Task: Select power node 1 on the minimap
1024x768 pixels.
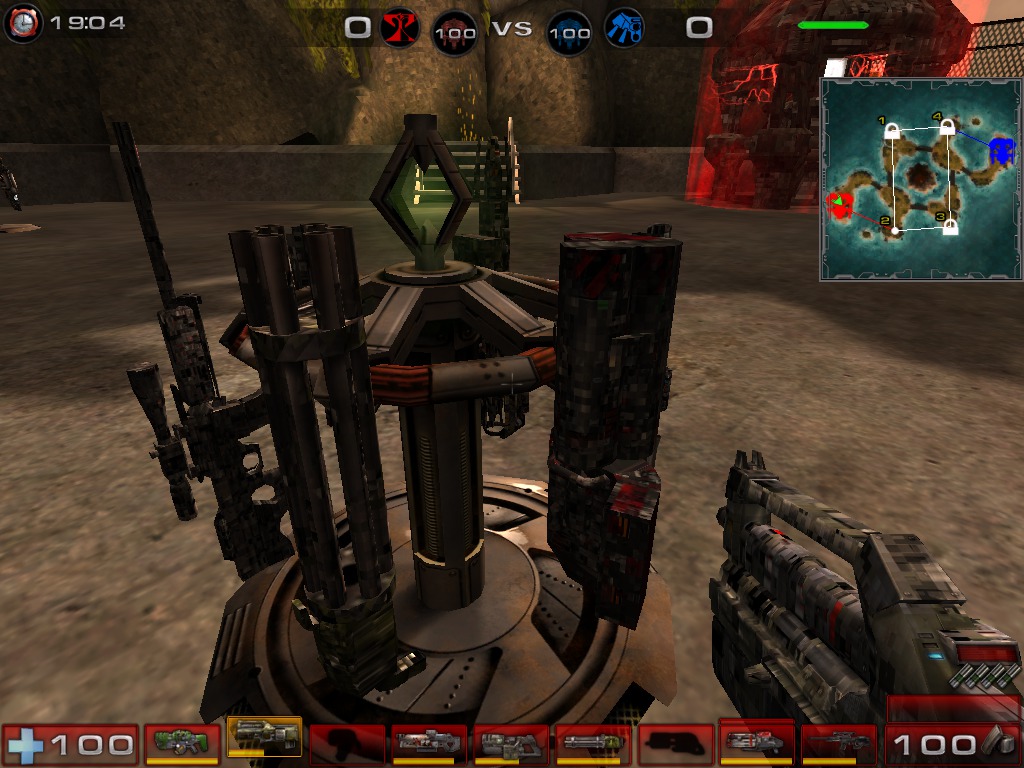Action: tap(892, 130)
